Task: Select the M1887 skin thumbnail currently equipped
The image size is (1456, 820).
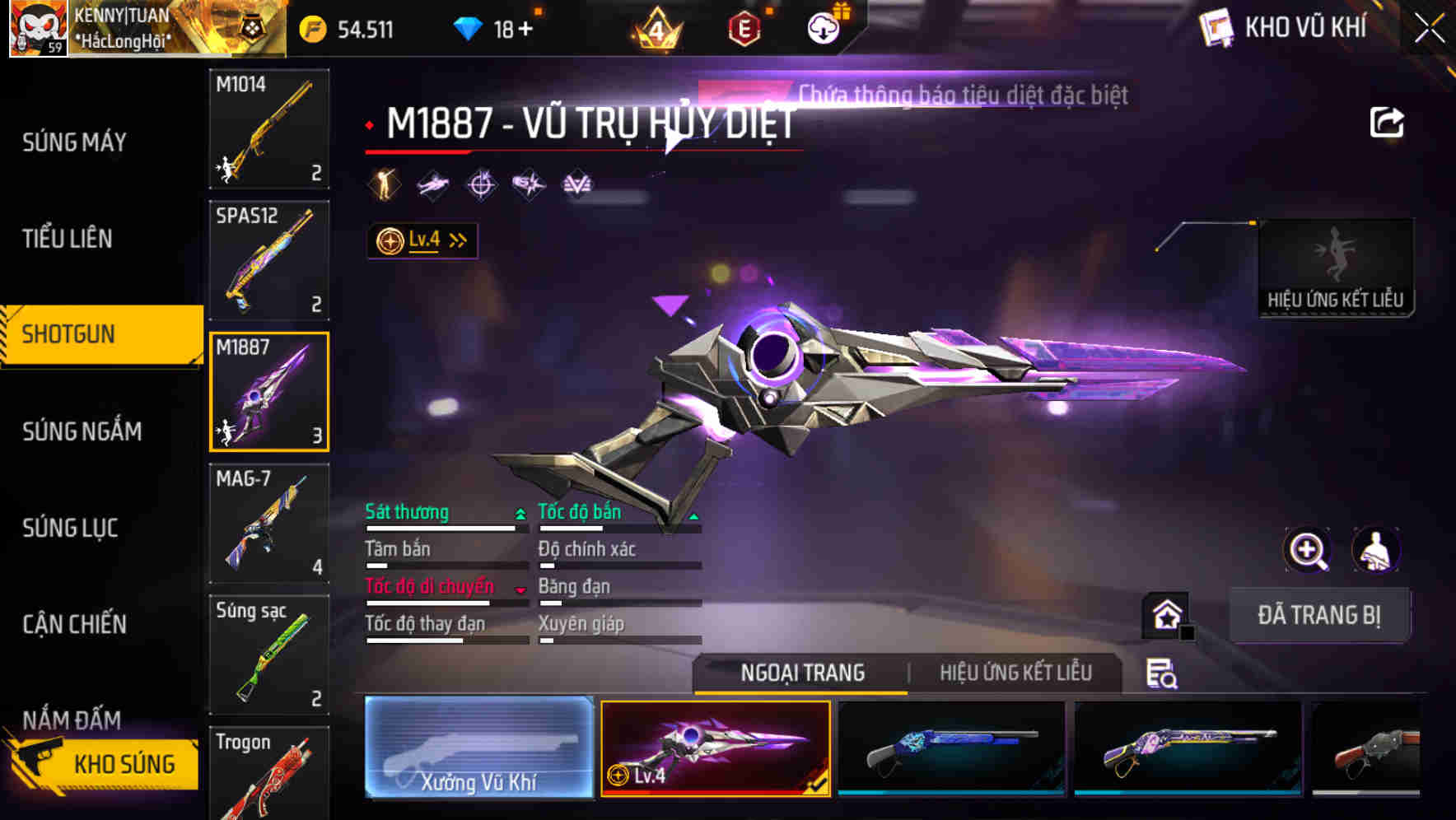Action: pos(715,749)
